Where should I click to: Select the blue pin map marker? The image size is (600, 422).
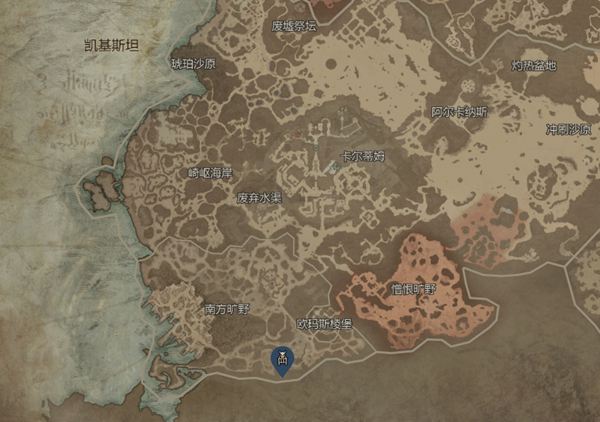(283, 360)
